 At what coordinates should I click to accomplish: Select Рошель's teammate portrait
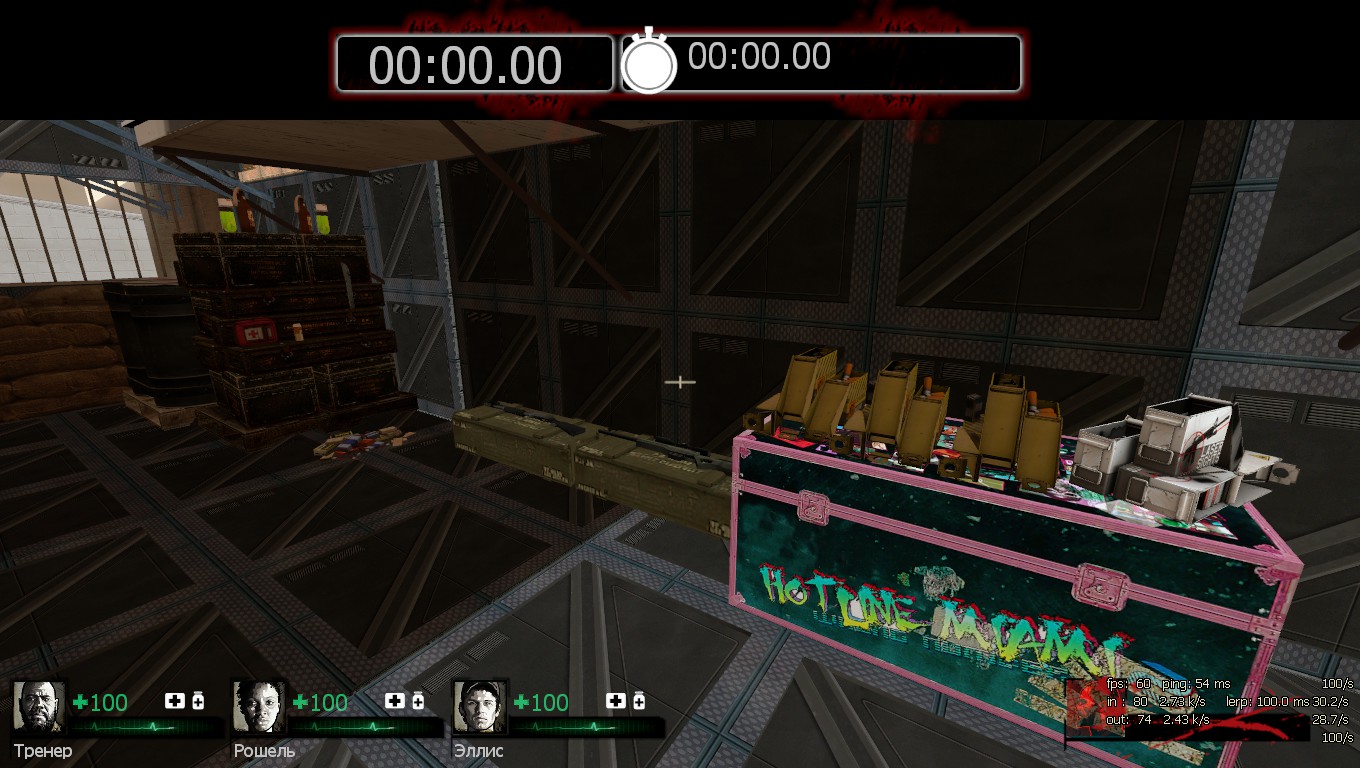[x=259, y=707]
